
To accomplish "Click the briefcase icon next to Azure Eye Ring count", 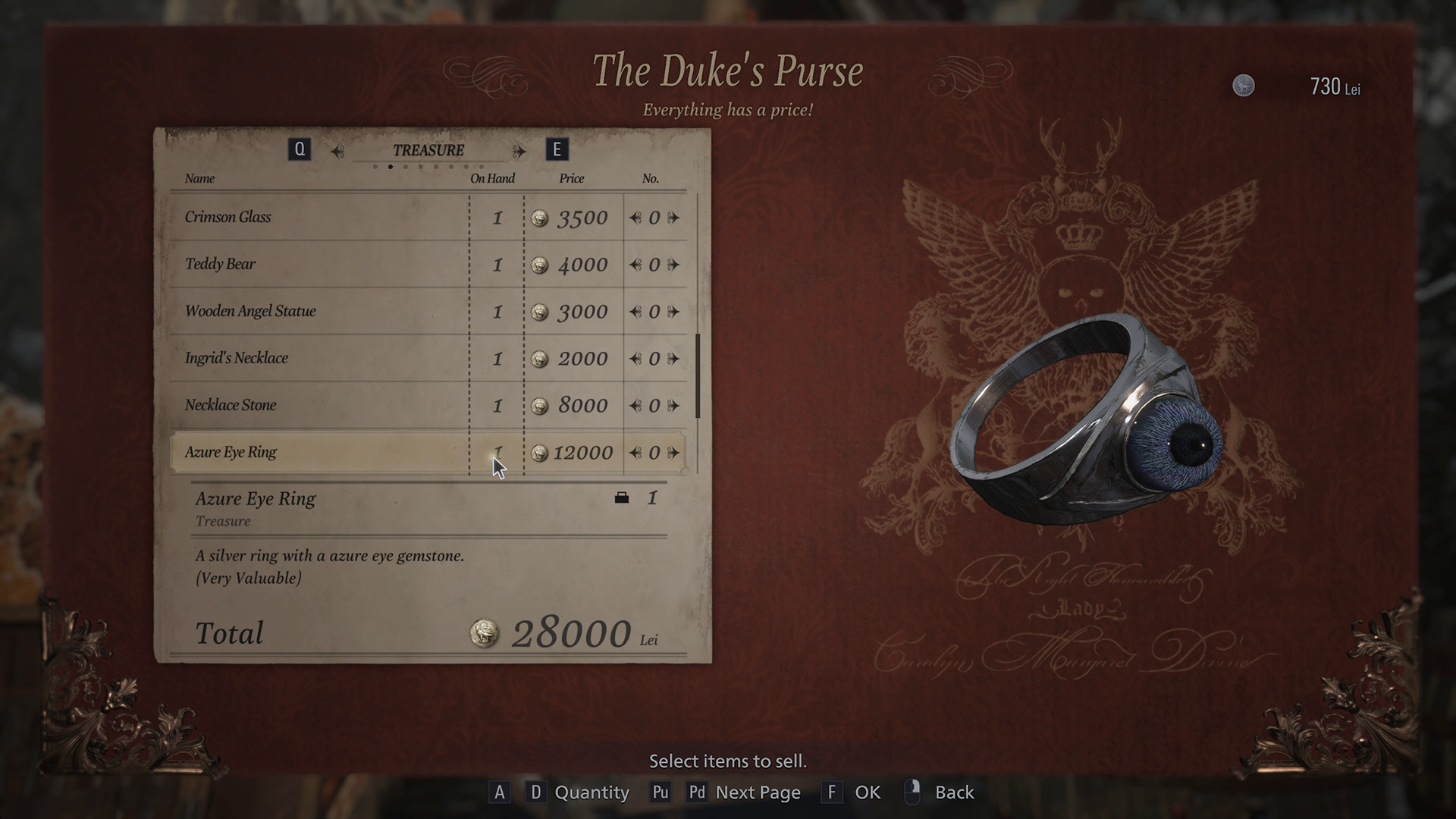I will tap(622, 498).
